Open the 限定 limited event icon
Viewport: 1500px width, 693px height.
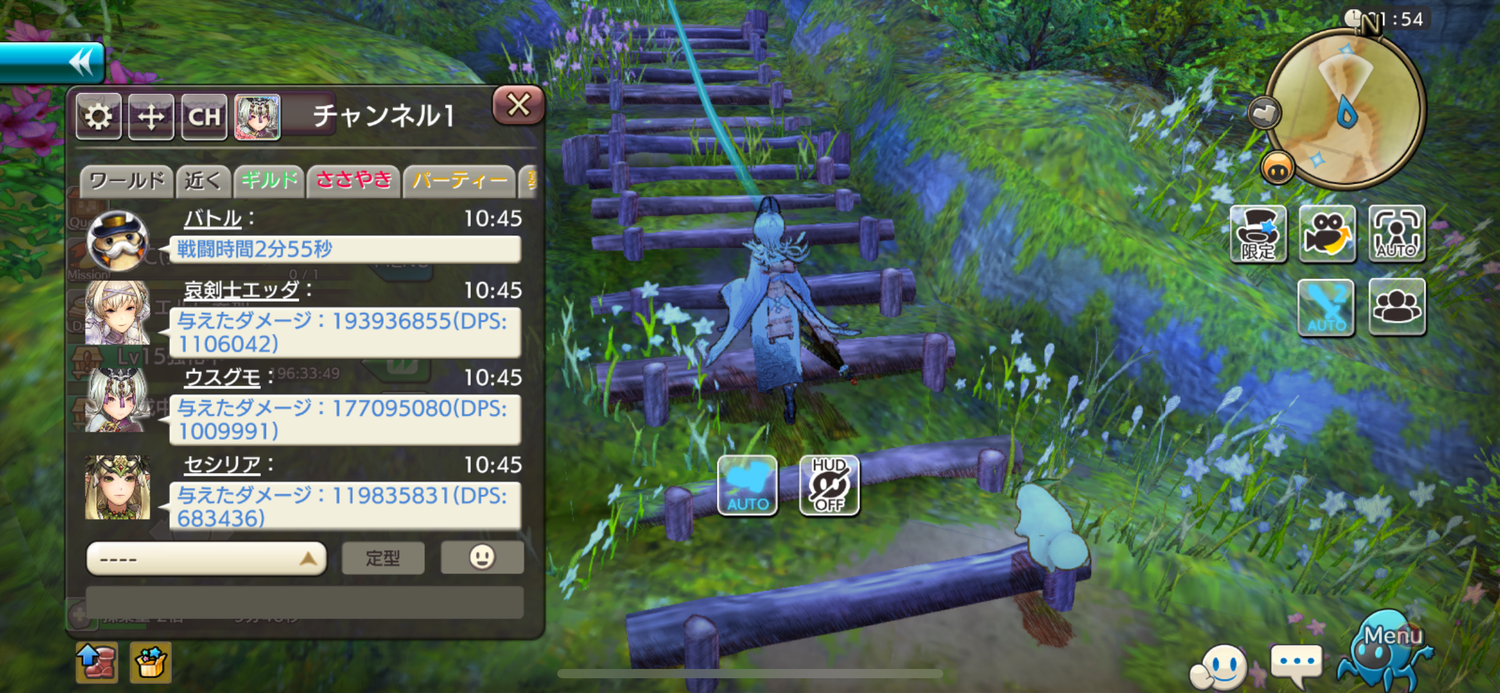click(1258, 234)
